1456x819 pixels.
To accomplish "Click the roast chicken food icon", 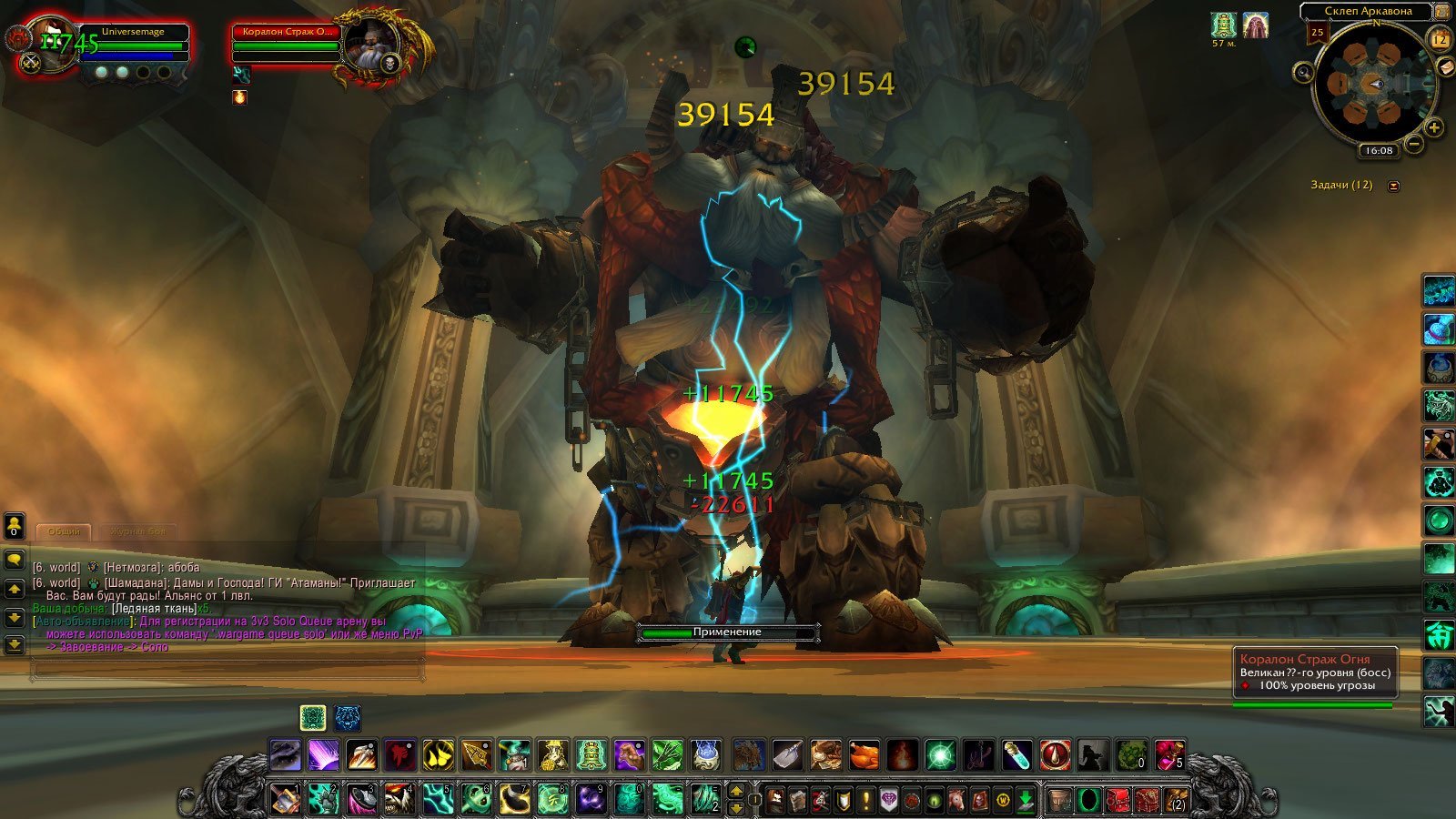I will (864, 754).
